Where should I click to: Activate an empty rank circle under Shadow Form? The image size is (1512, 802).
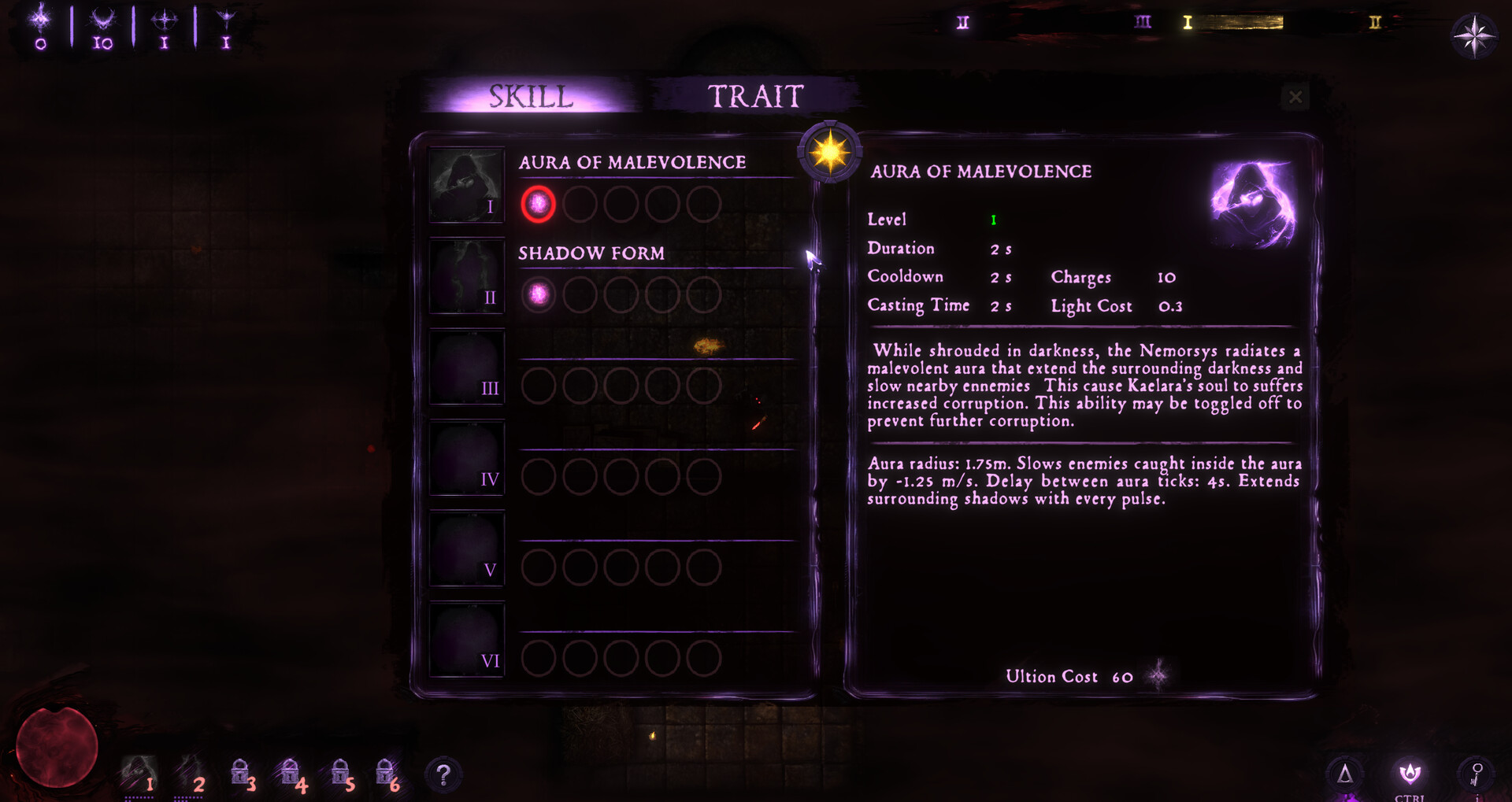point(580,294)
